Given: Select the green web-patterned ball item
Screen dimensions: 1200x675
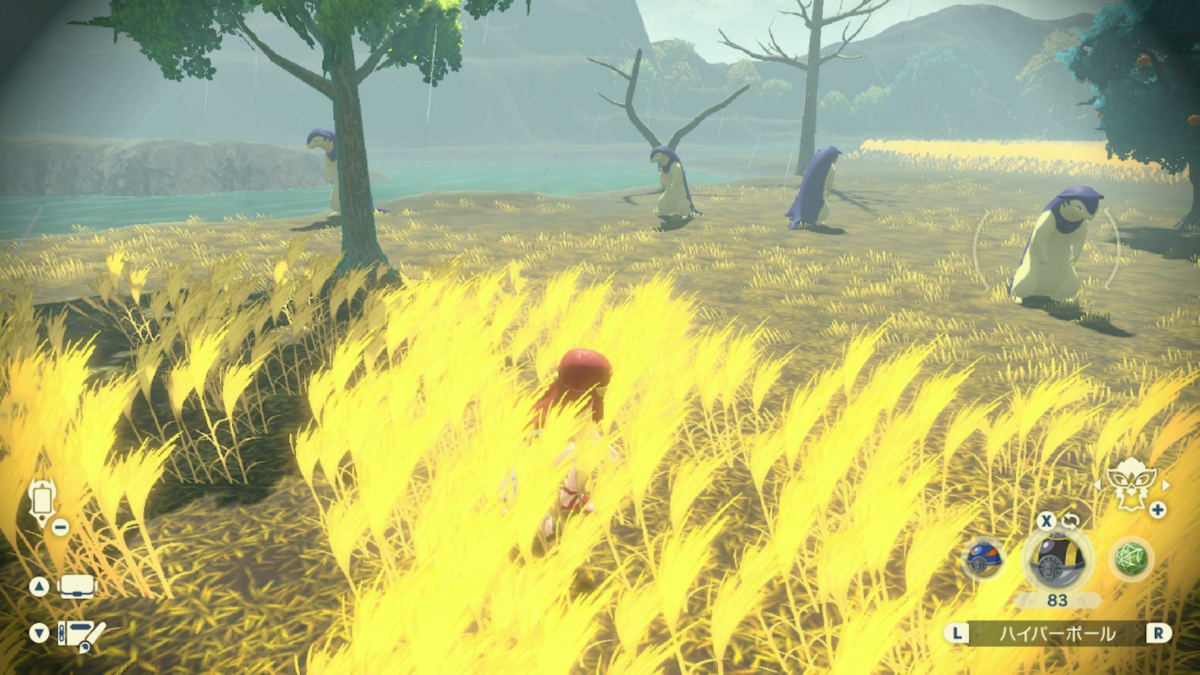Looking at the screenshot, I should [x=1132, y=559].
